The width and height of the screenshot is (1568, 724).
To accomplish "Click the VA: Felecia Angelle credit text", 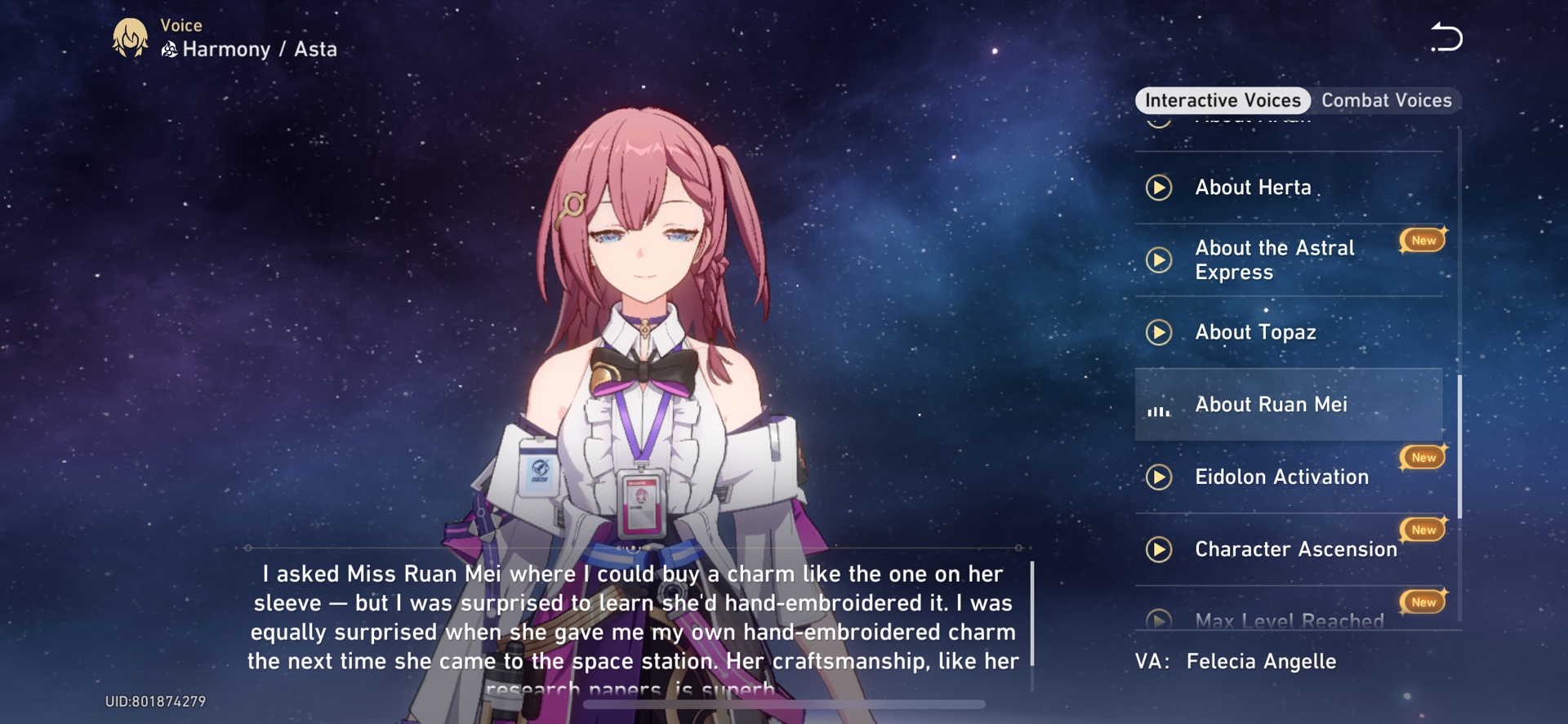I will click(1236, 661).
